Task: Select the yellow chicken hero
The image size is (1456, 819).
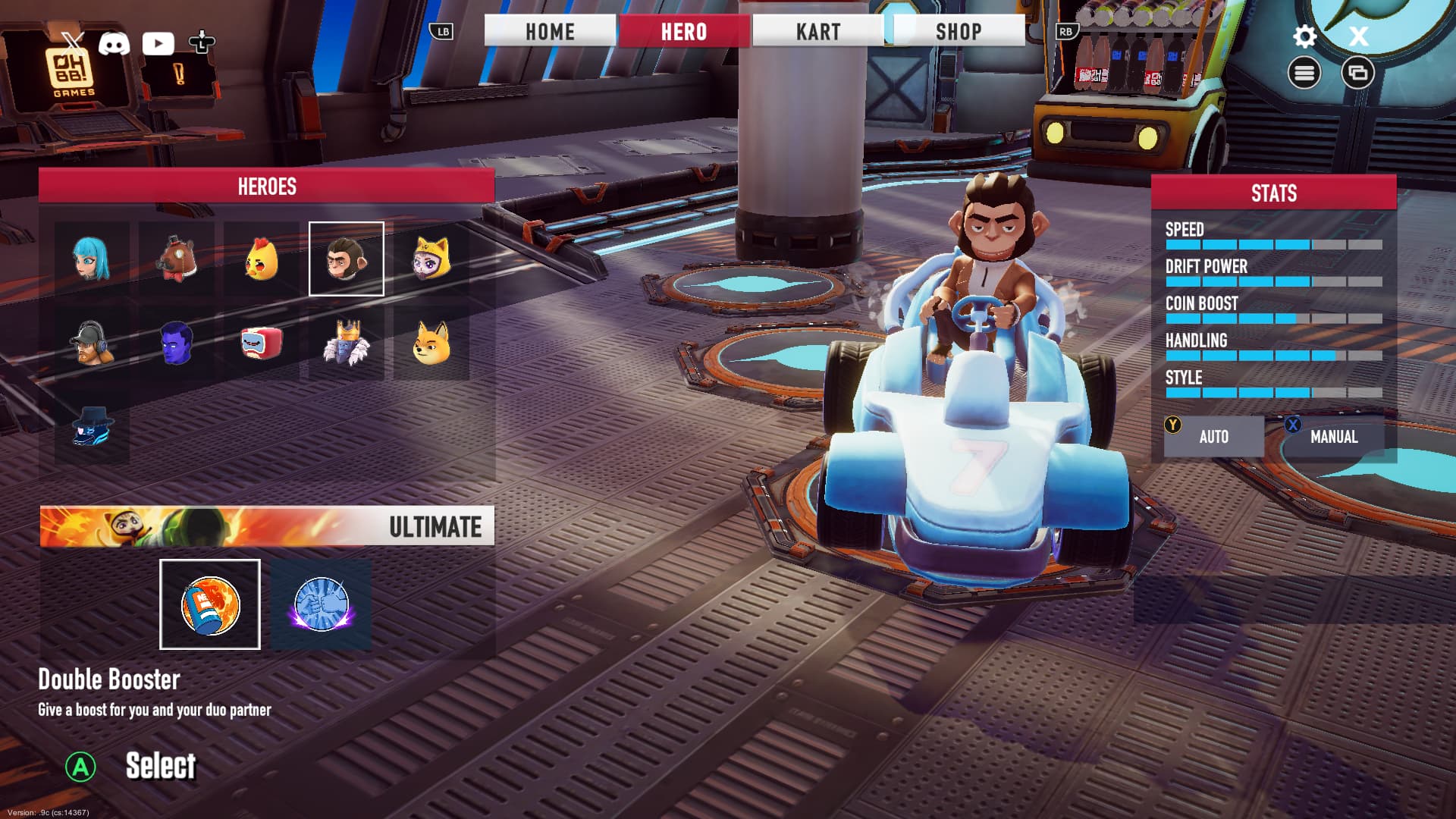Action: (x=262, y=259)
